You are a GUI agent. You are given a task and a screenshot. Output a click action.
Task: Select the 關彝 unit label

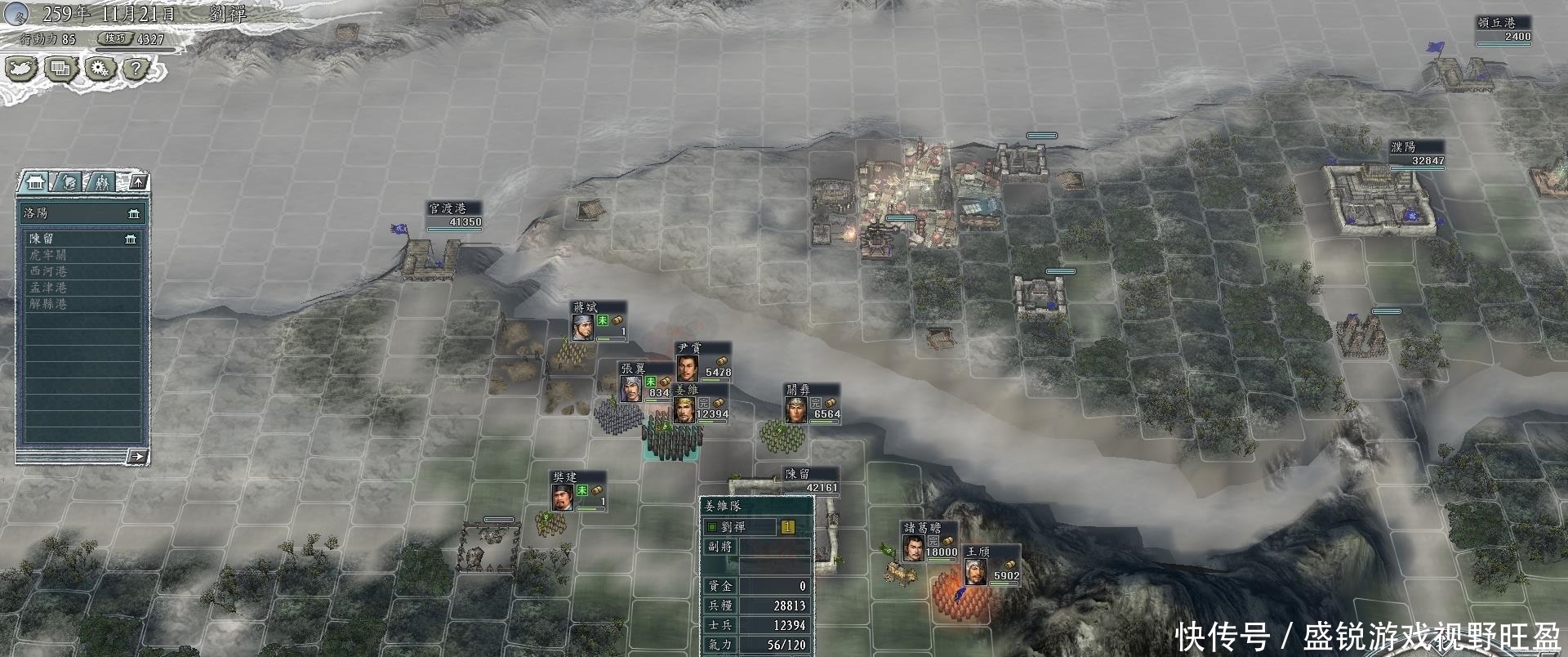coord(798,391)
